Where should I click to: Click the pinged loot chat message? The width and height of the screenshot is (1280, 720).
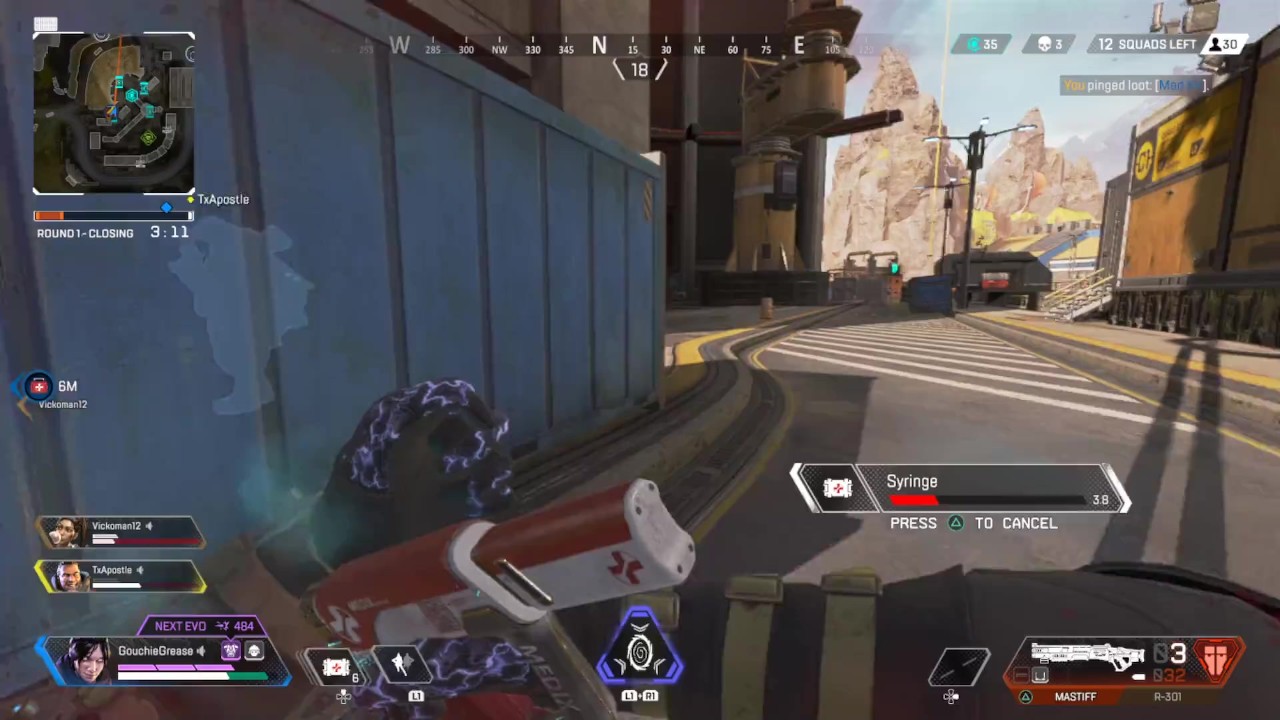1135,86
